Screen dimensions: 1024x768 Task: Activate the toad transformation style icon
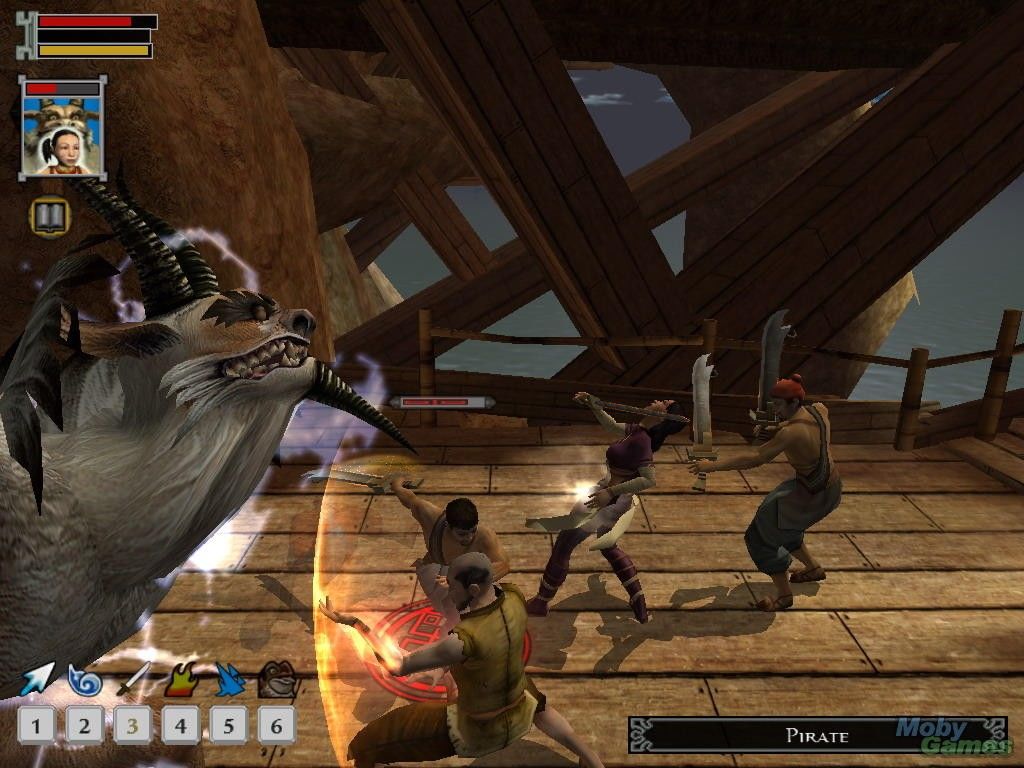click(277, 679)
